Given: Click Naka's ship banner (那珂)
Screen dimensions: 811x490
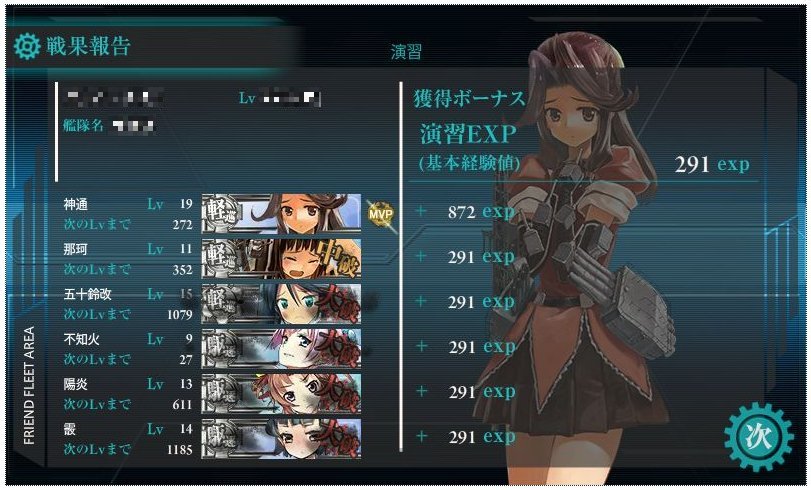Looking at the screenshot, I should pyautogui.click(x=281, y=258).
